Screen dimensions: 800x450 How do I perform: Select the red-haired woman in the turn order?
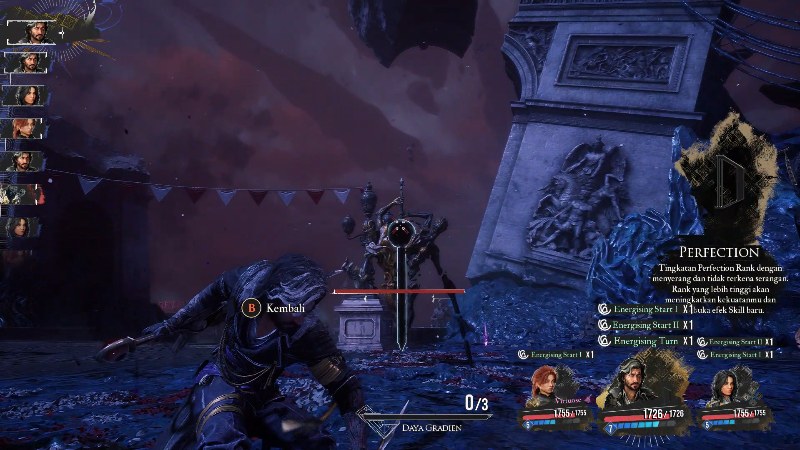(23, 128)
